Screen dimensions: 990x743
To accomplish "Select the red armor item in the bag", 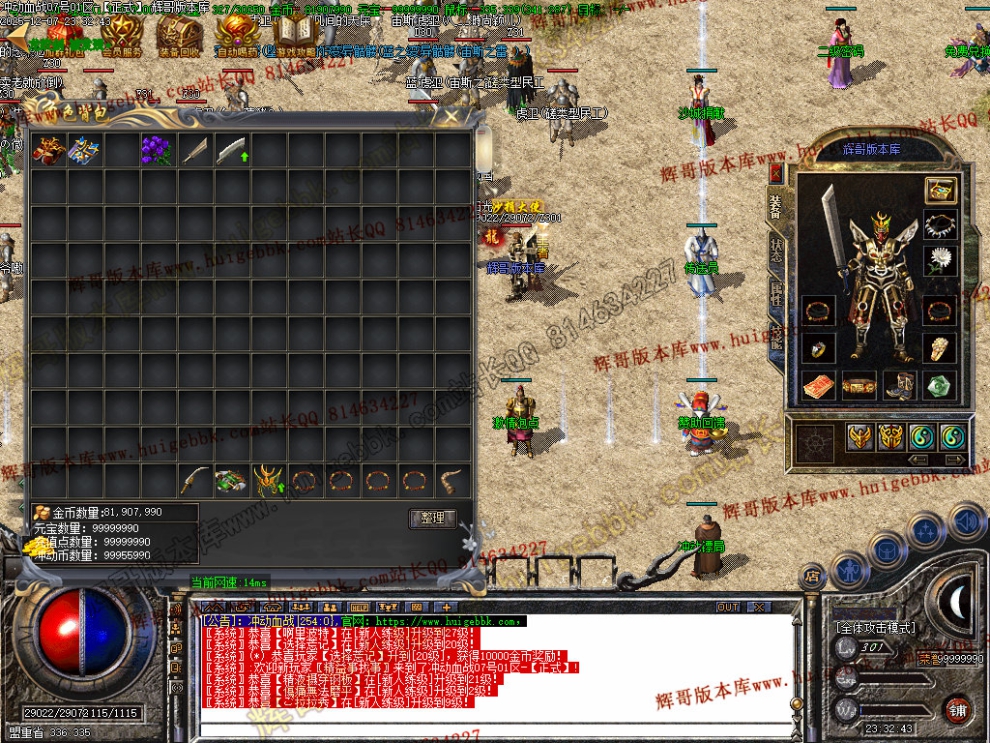I will (46, 150).
